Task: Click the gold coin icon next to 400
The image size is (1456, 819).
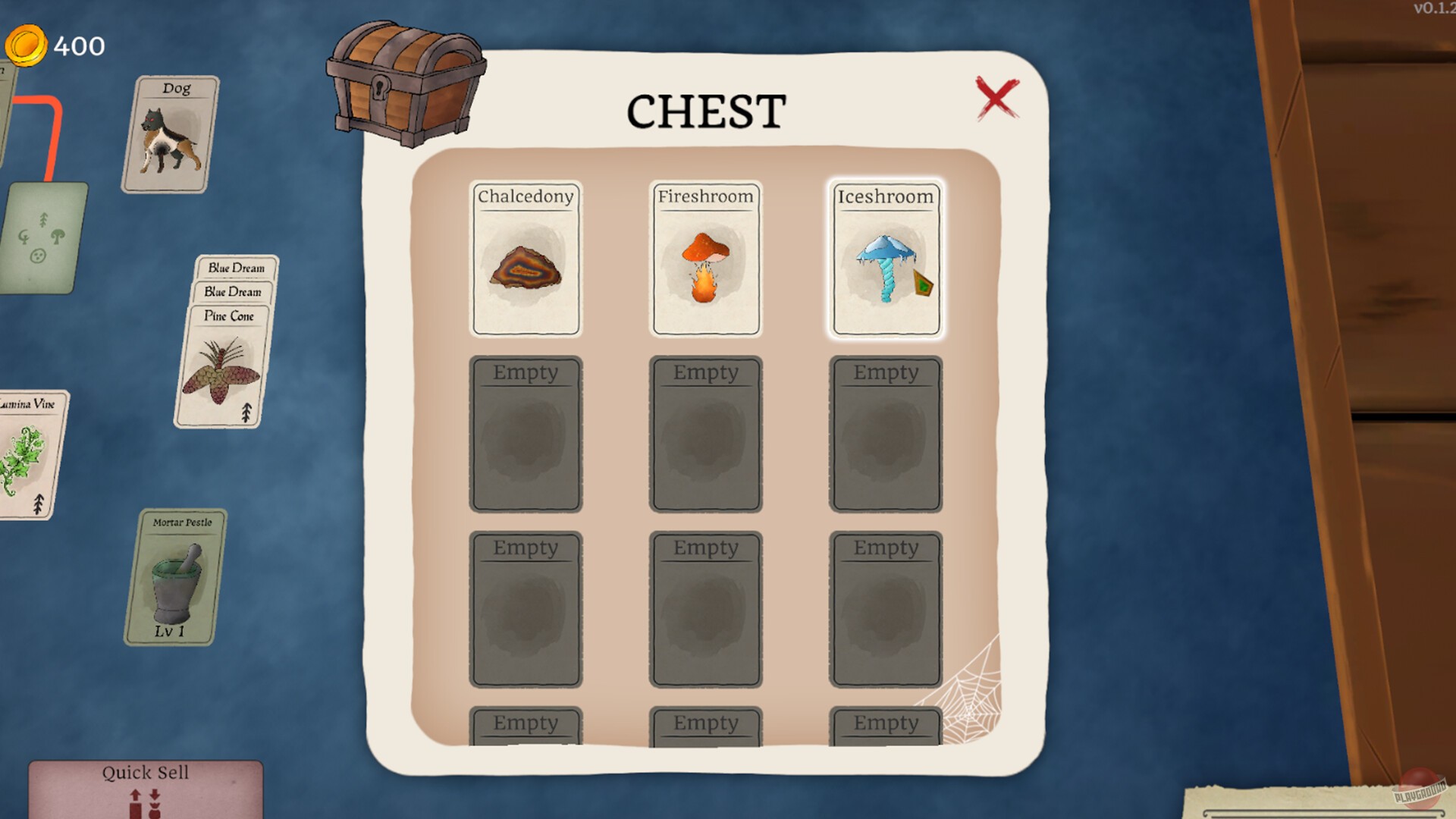Action: click(x=26, y=44)
